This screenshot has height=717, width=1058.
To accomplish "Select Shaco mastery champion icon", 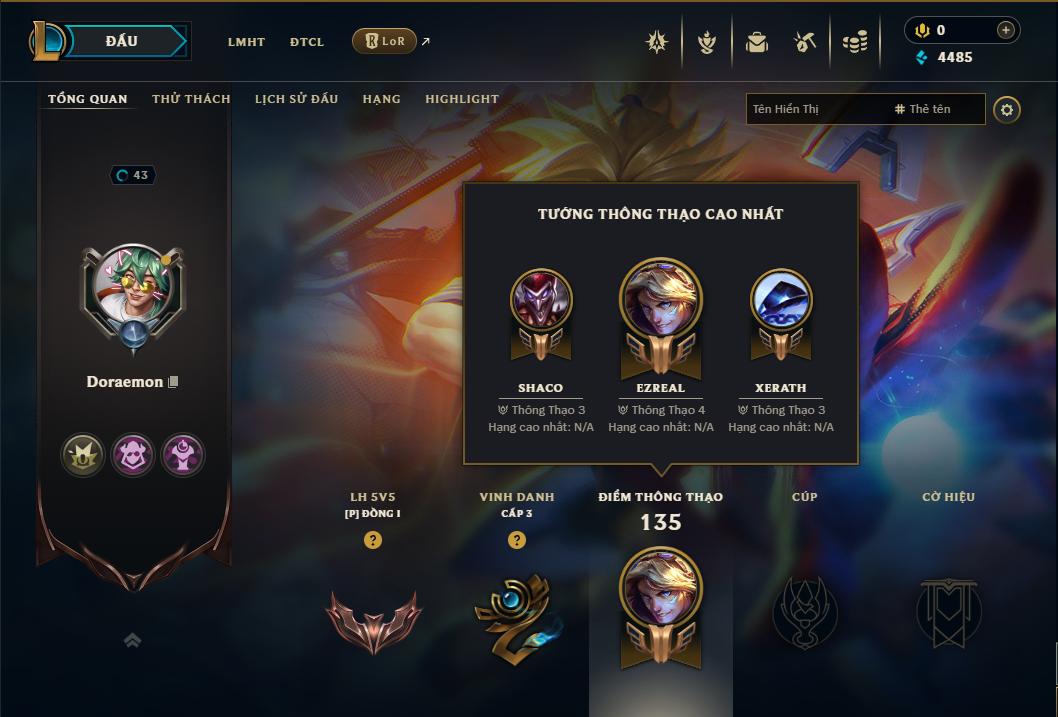I will (x=540, y=301).
